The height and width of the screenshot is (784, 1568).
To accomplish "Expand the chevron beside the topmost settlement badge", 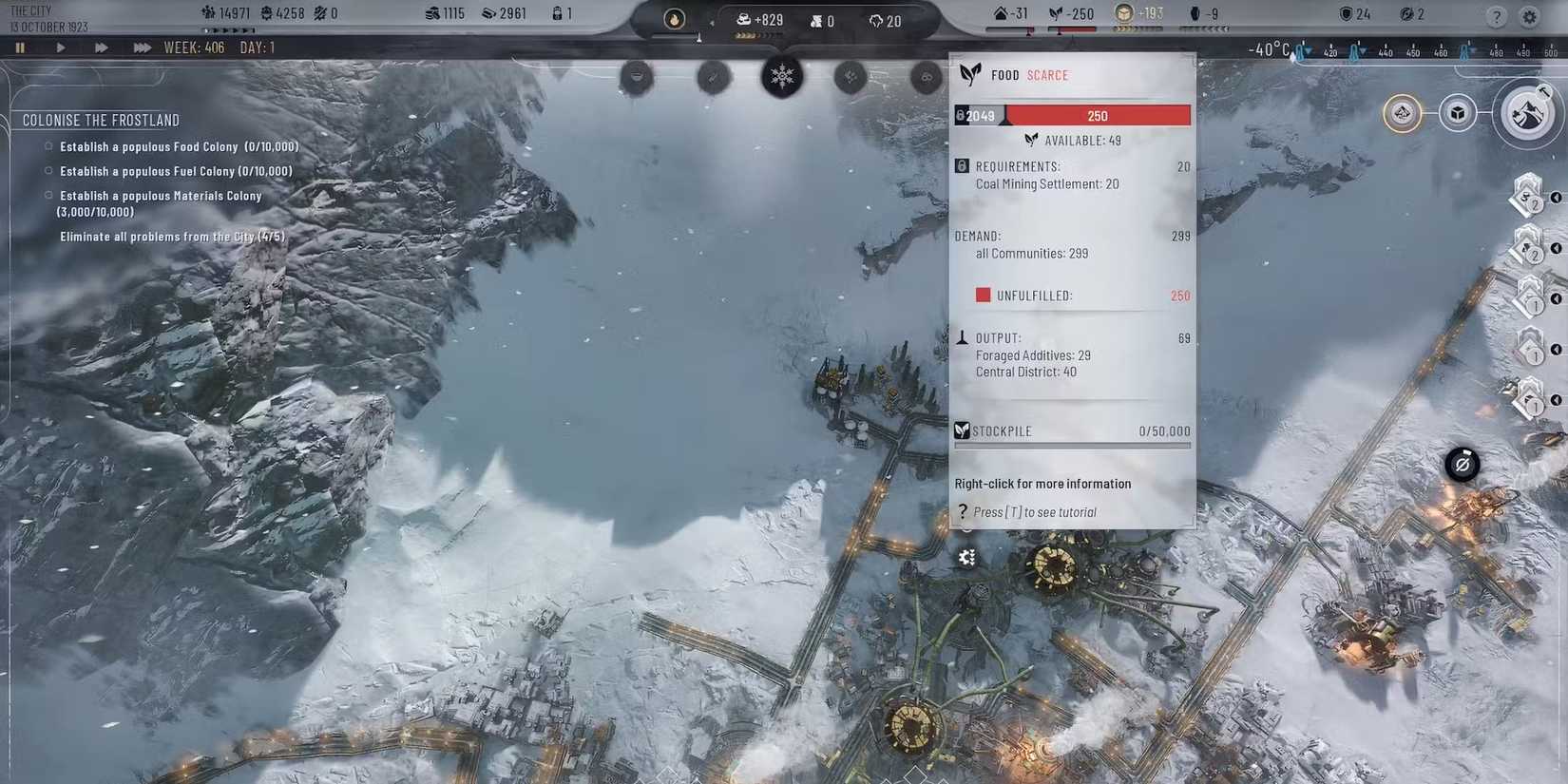I will pos(1555,198).
